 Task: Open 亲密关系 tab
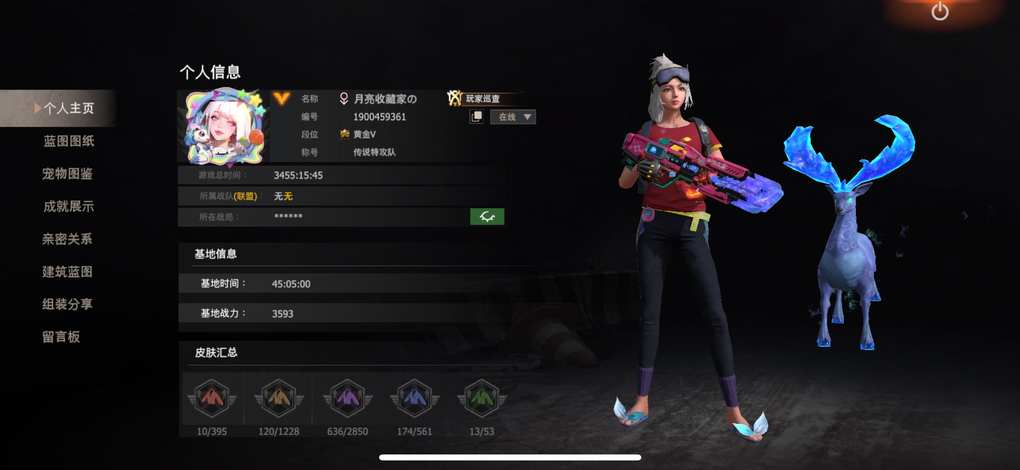pyautogui.click(x=68, y=239)
